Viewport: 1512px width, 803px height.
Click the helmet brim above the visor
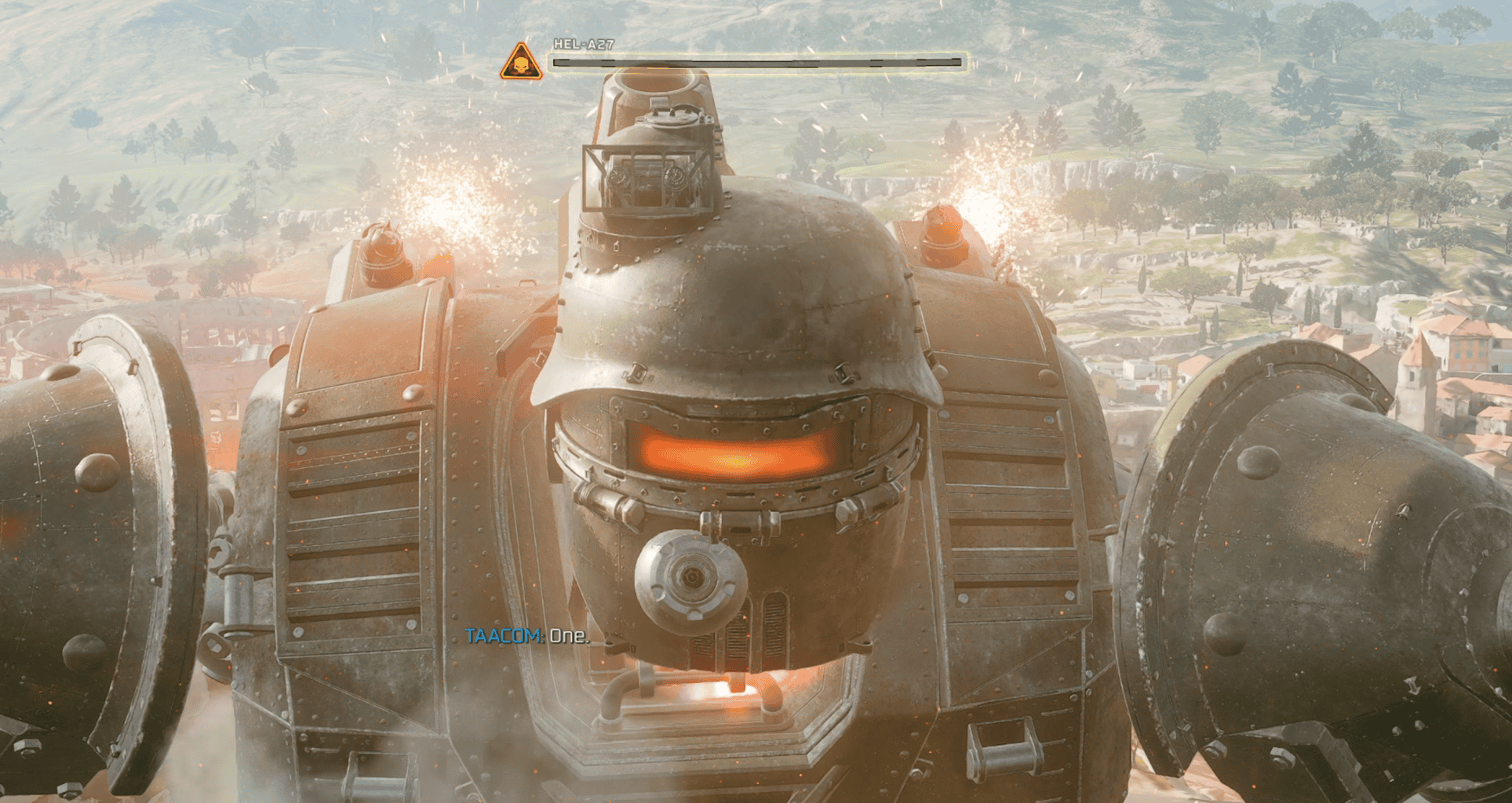click(734, 392)
